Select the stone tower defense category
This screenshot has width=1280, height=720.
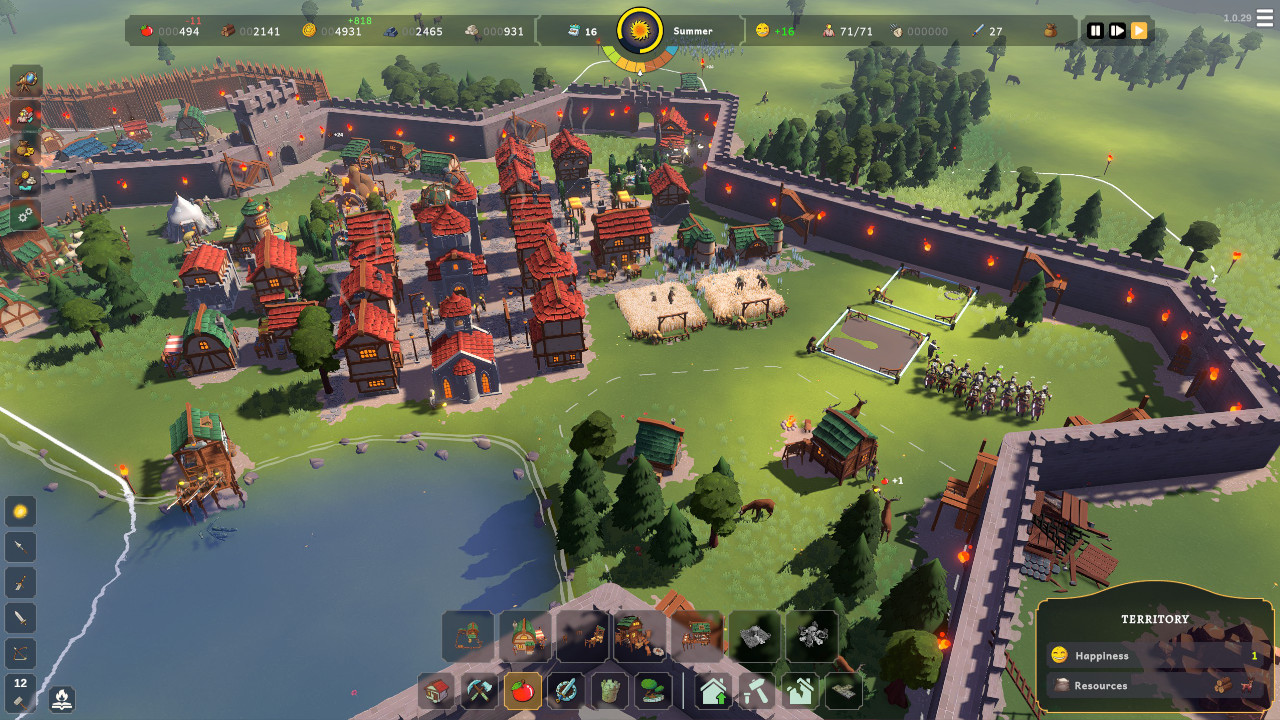pos(609,691)
